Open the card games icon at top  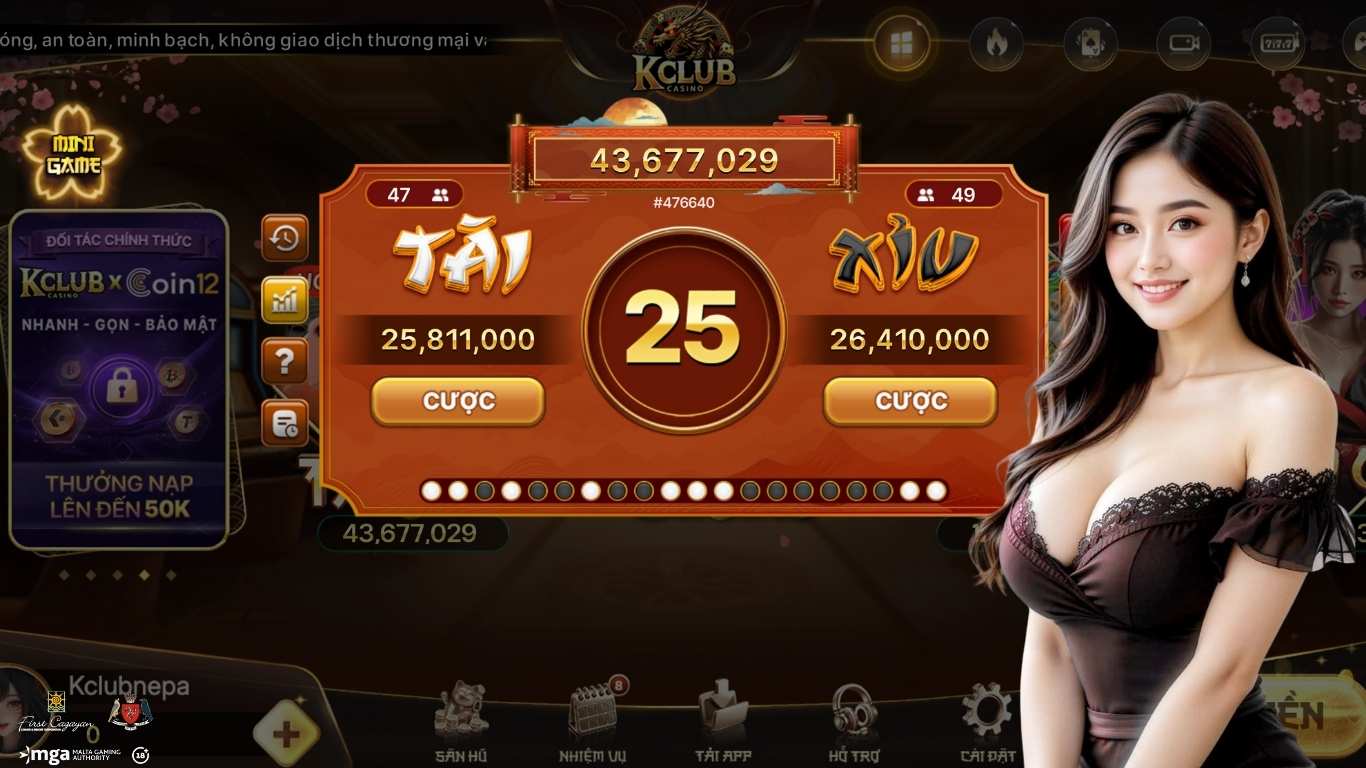click(x=1090, y=43)
